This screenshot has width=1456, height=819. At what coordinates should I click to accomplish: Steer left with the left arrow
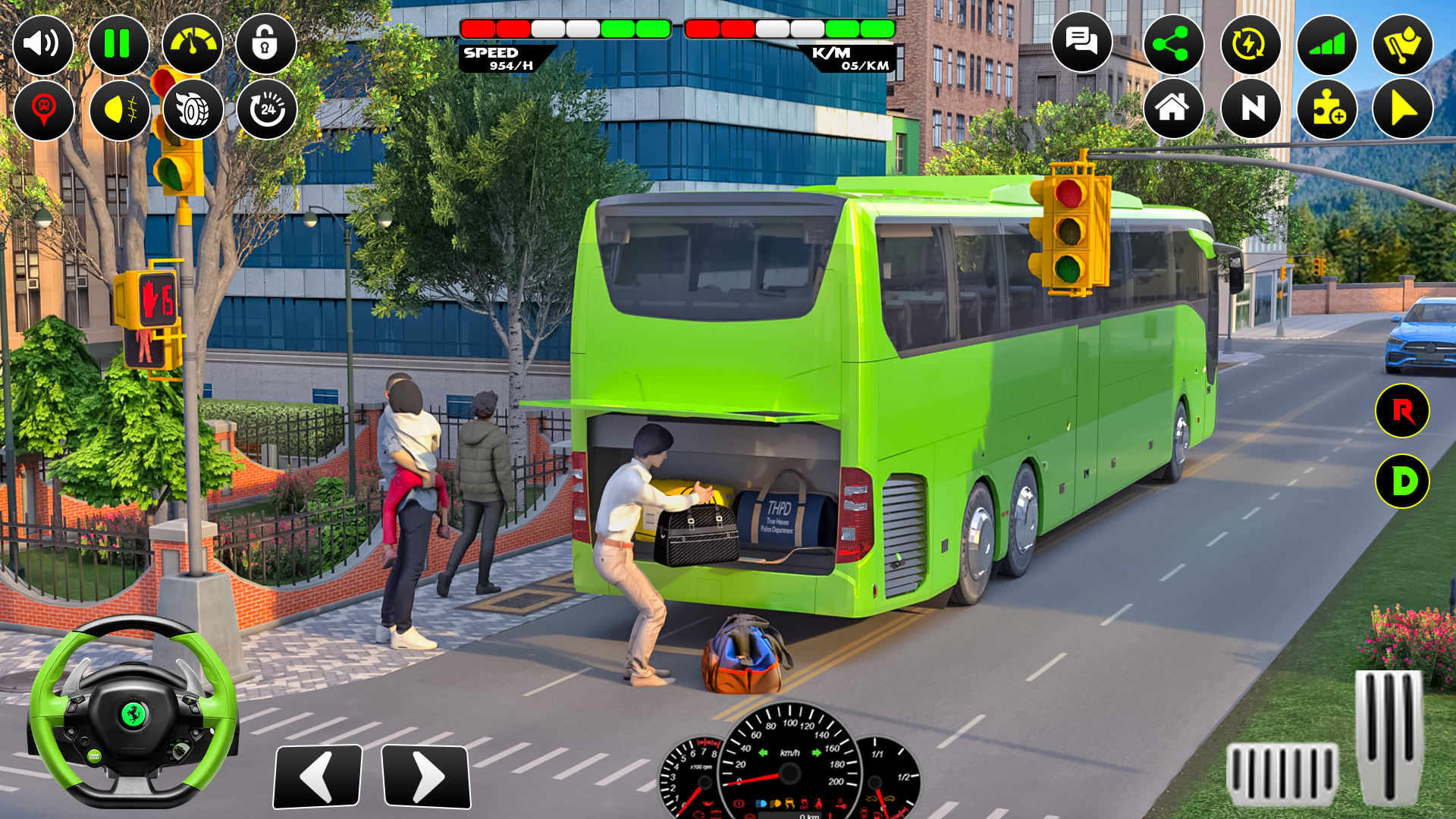318,776
